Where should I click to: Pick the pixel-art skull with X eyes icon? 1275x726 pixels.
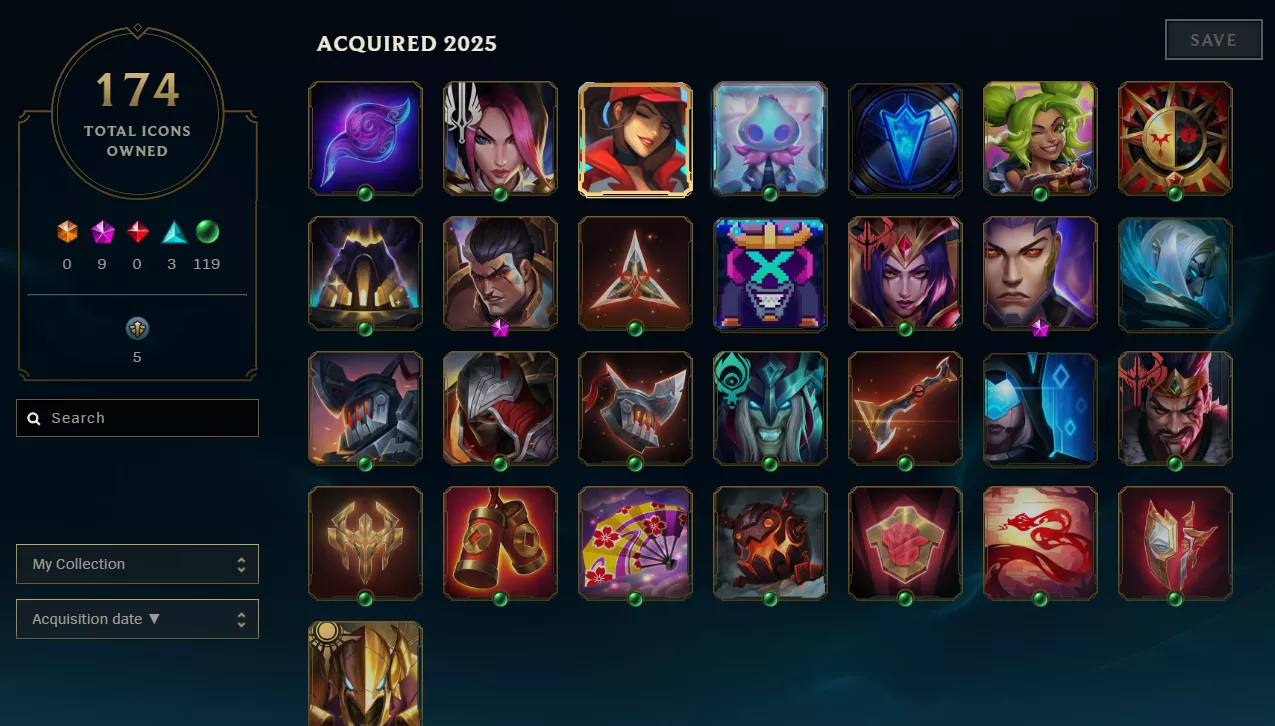[770, 273]
